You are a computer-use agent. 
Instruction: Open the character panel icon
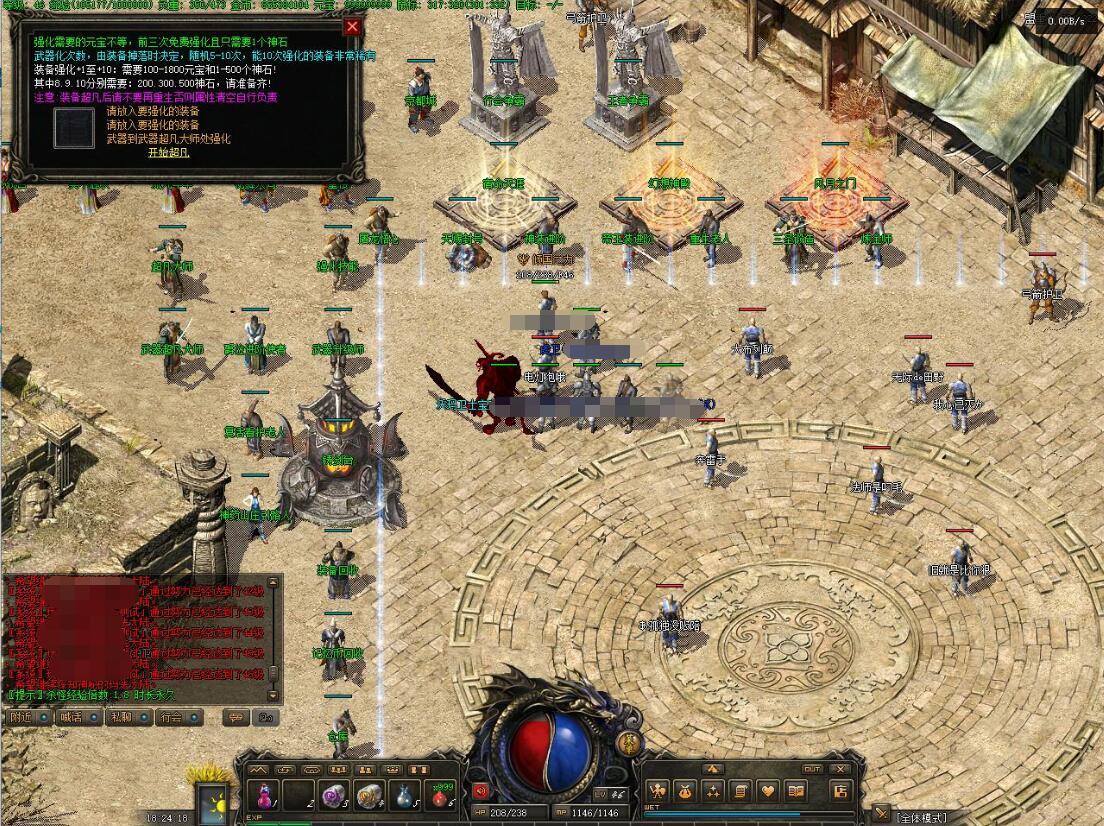[657, 792]
